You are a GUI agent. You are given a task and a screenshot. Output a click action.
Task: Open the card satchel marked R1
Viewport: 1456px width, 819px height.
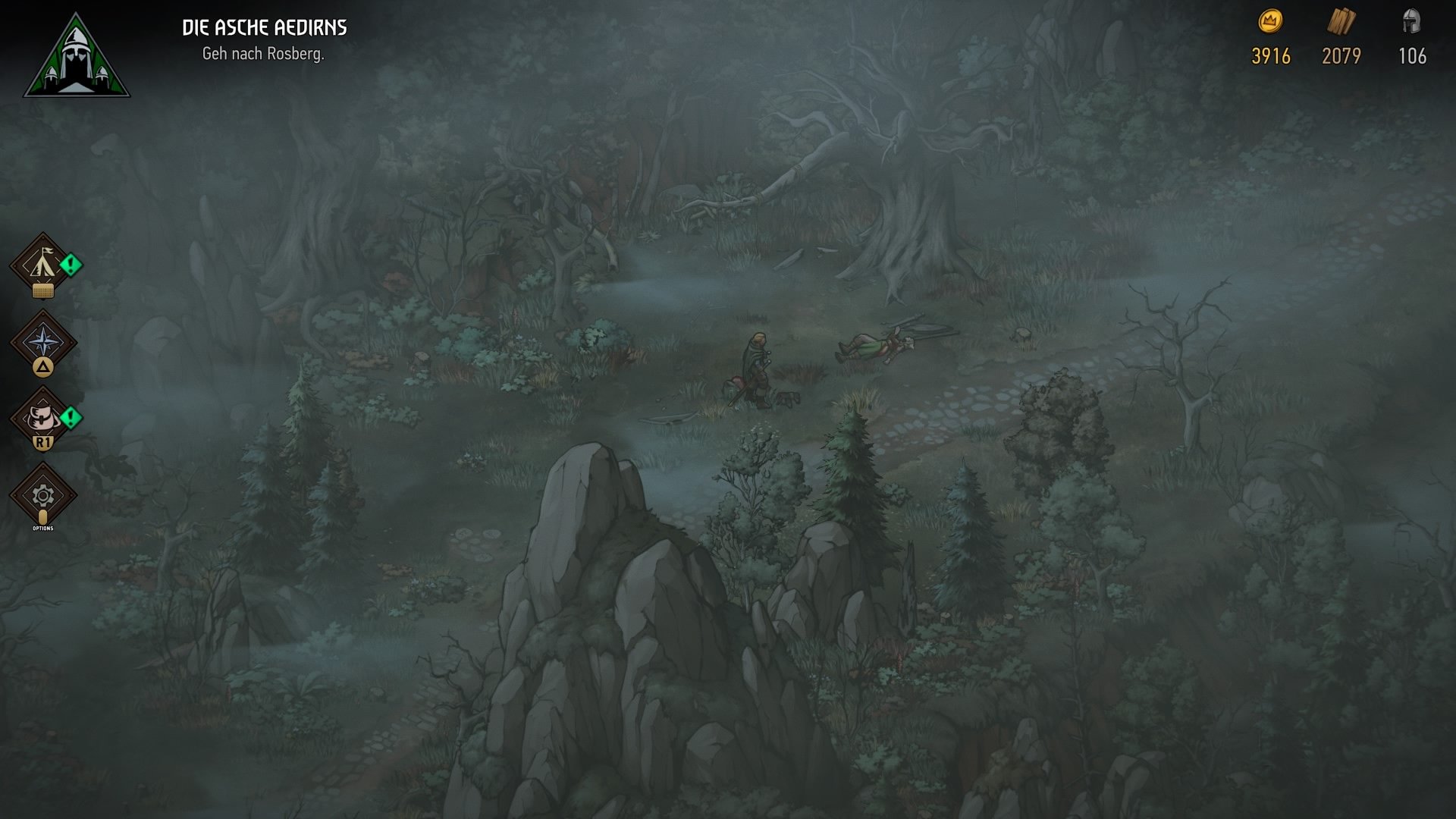(x=44, y=416)
